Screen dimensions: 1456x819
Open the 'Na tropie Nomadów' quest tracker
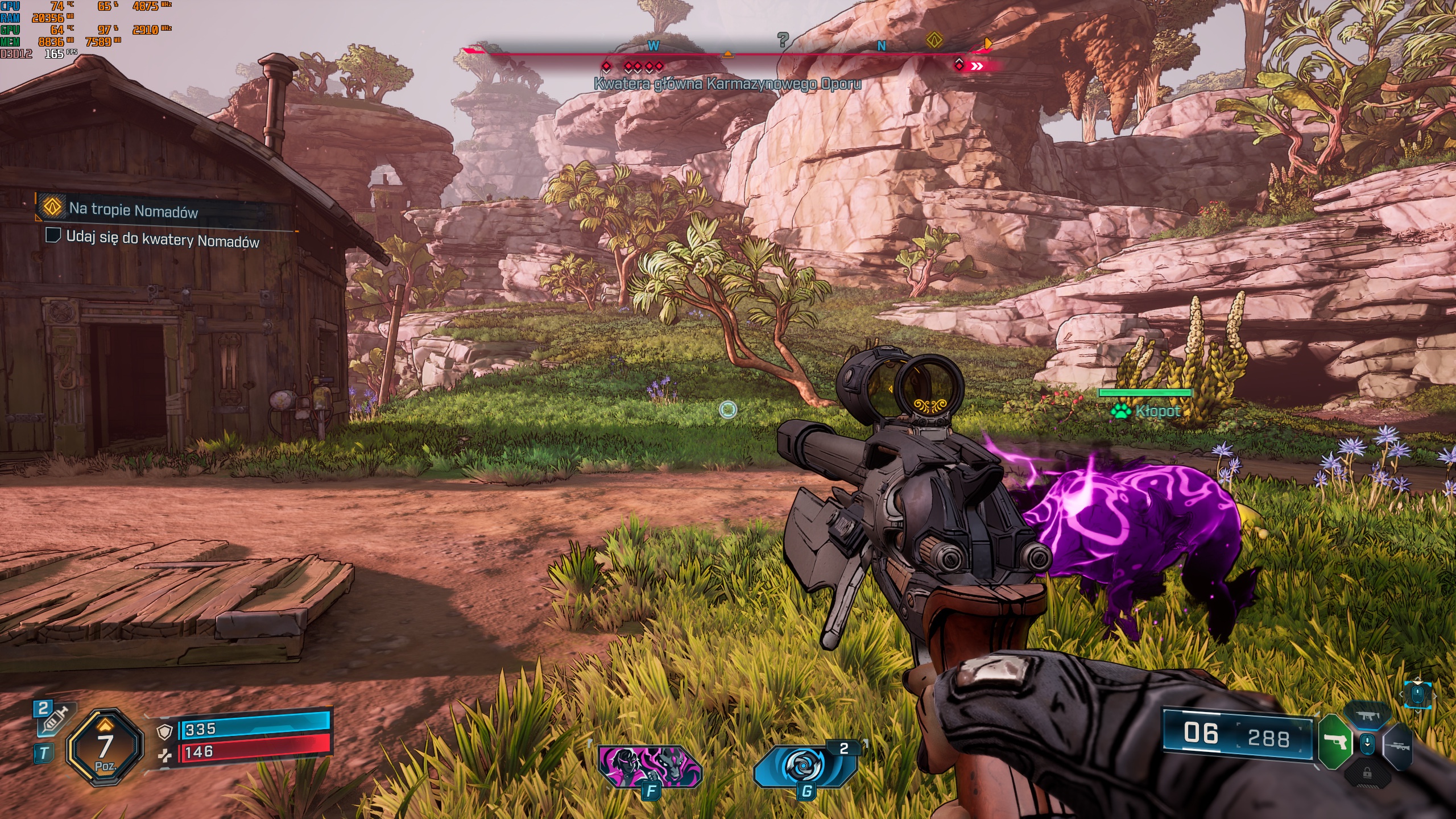pyautogui.click(x=133, y=210)
